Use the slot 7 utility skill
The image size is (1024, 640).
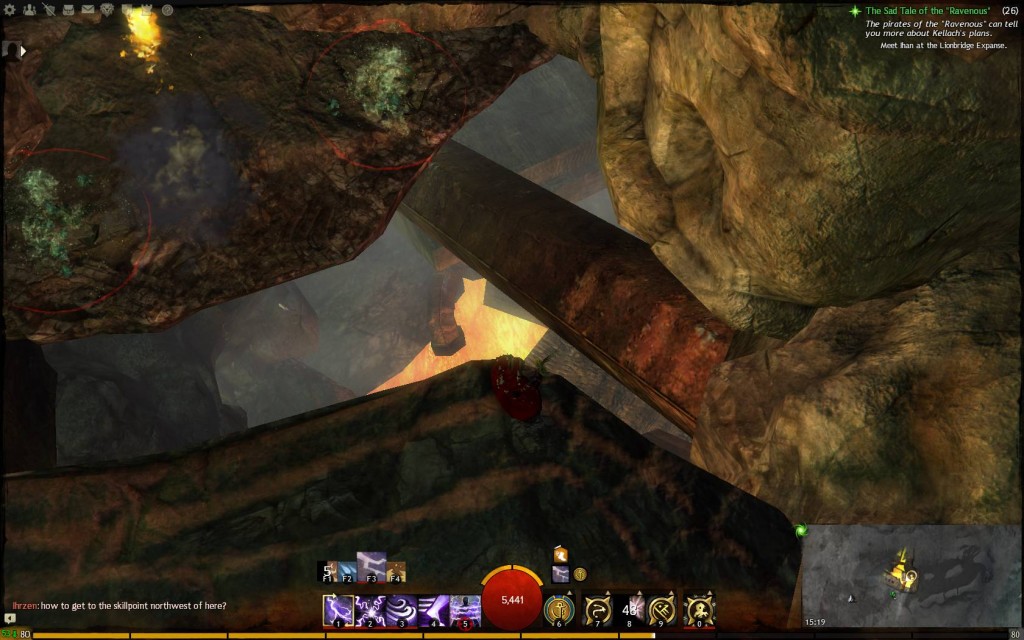click(x=598, y=609)
